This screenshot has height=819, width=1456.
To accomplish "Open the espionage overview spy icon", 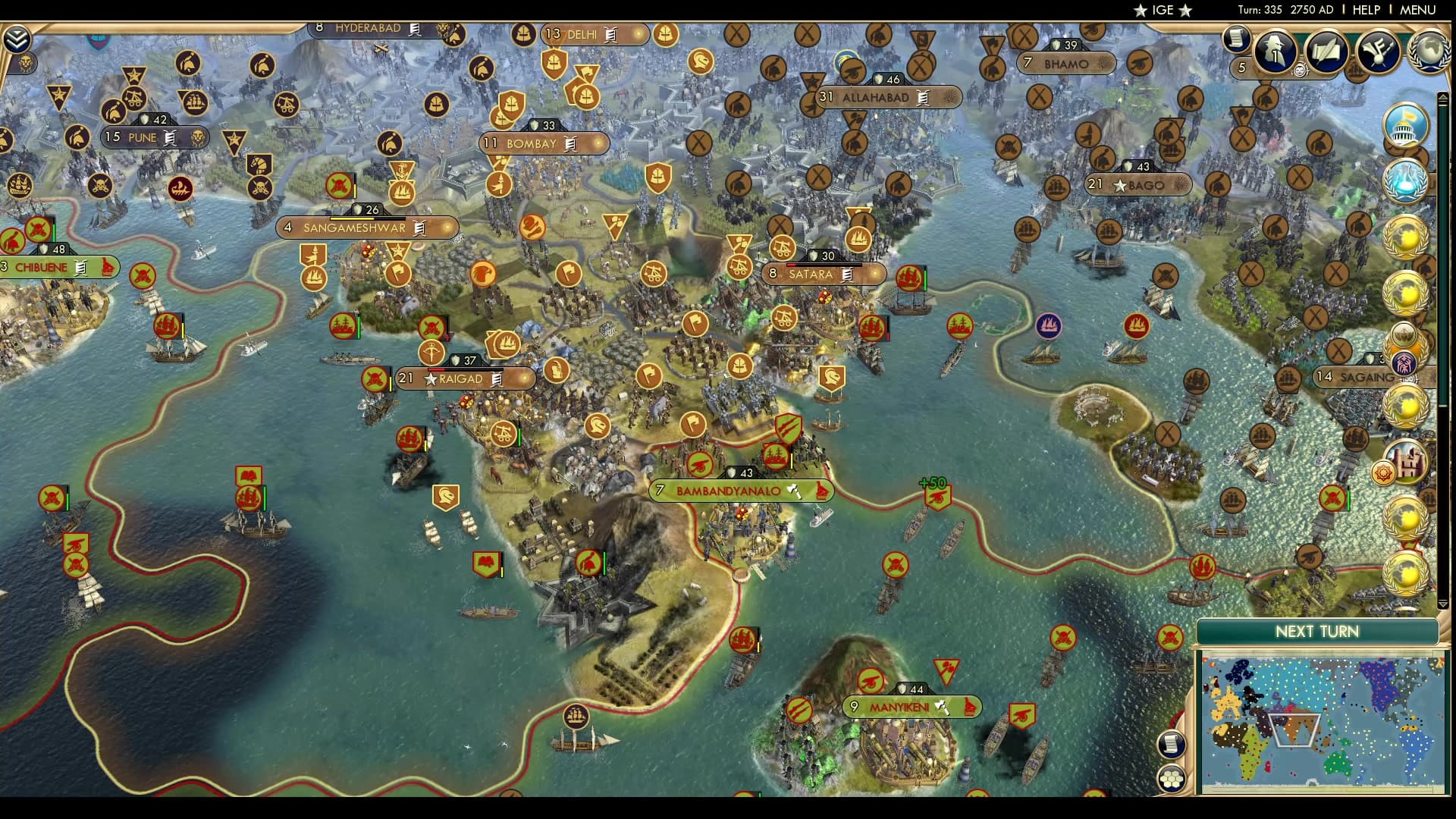I will pos(1276,52).
